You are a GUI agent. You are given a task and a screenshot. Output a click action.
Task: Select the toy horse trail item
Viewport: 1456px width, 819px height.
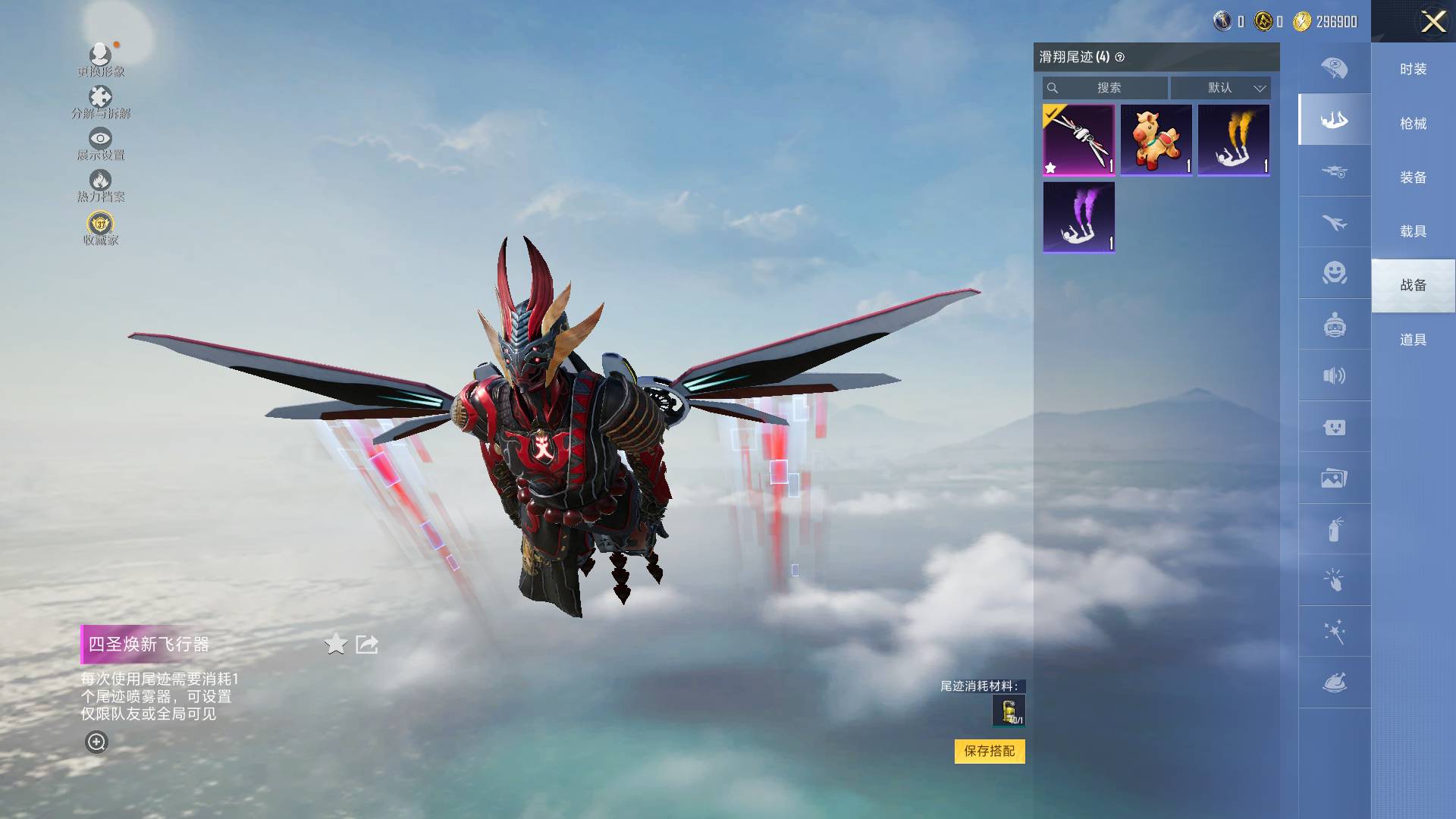1156,140
